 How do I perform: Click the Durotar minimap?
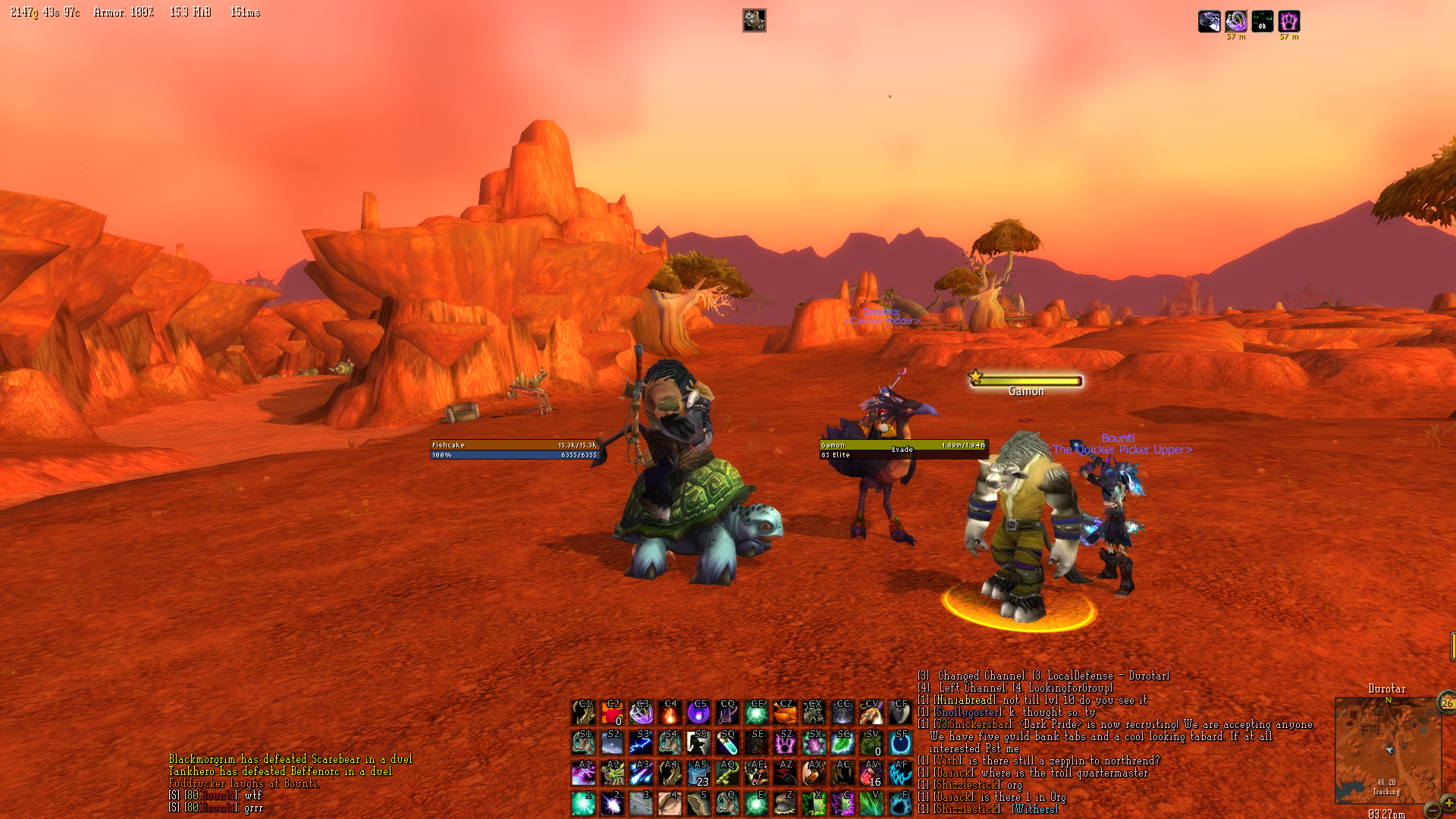coord(1387,749)
